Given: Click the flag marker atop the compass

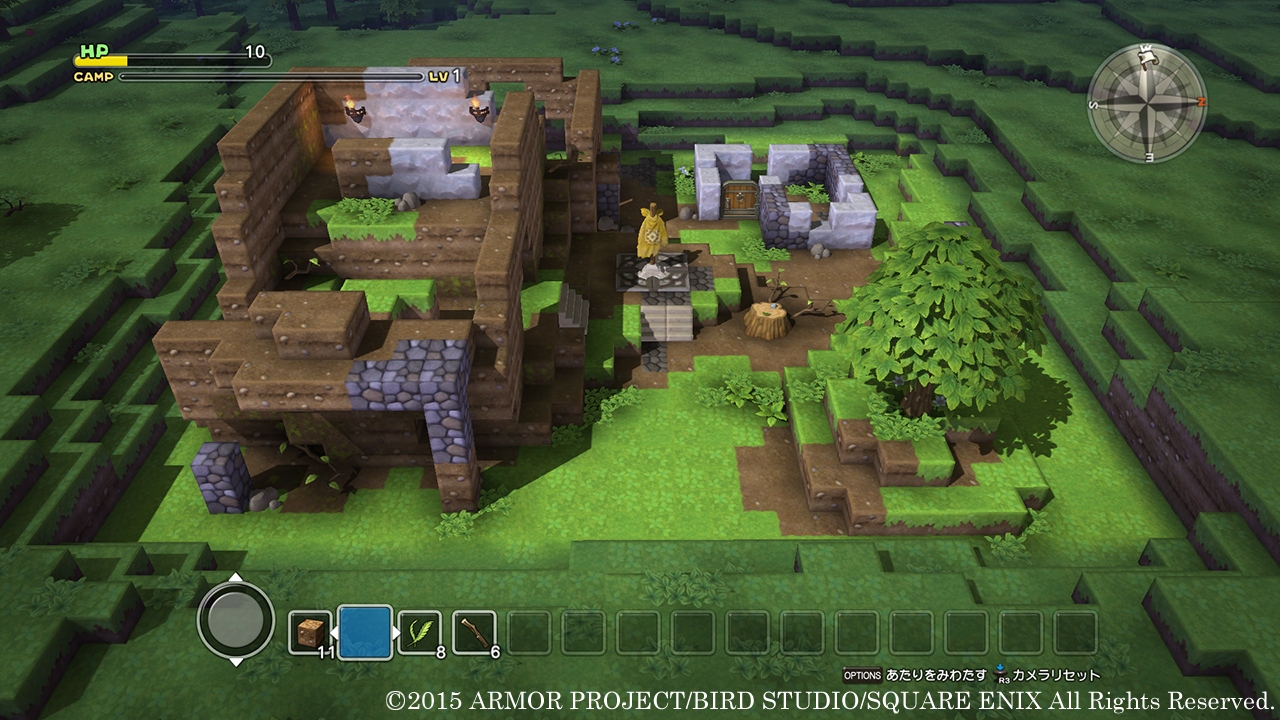Looking at the screenshot, I should coord(1147,57).
